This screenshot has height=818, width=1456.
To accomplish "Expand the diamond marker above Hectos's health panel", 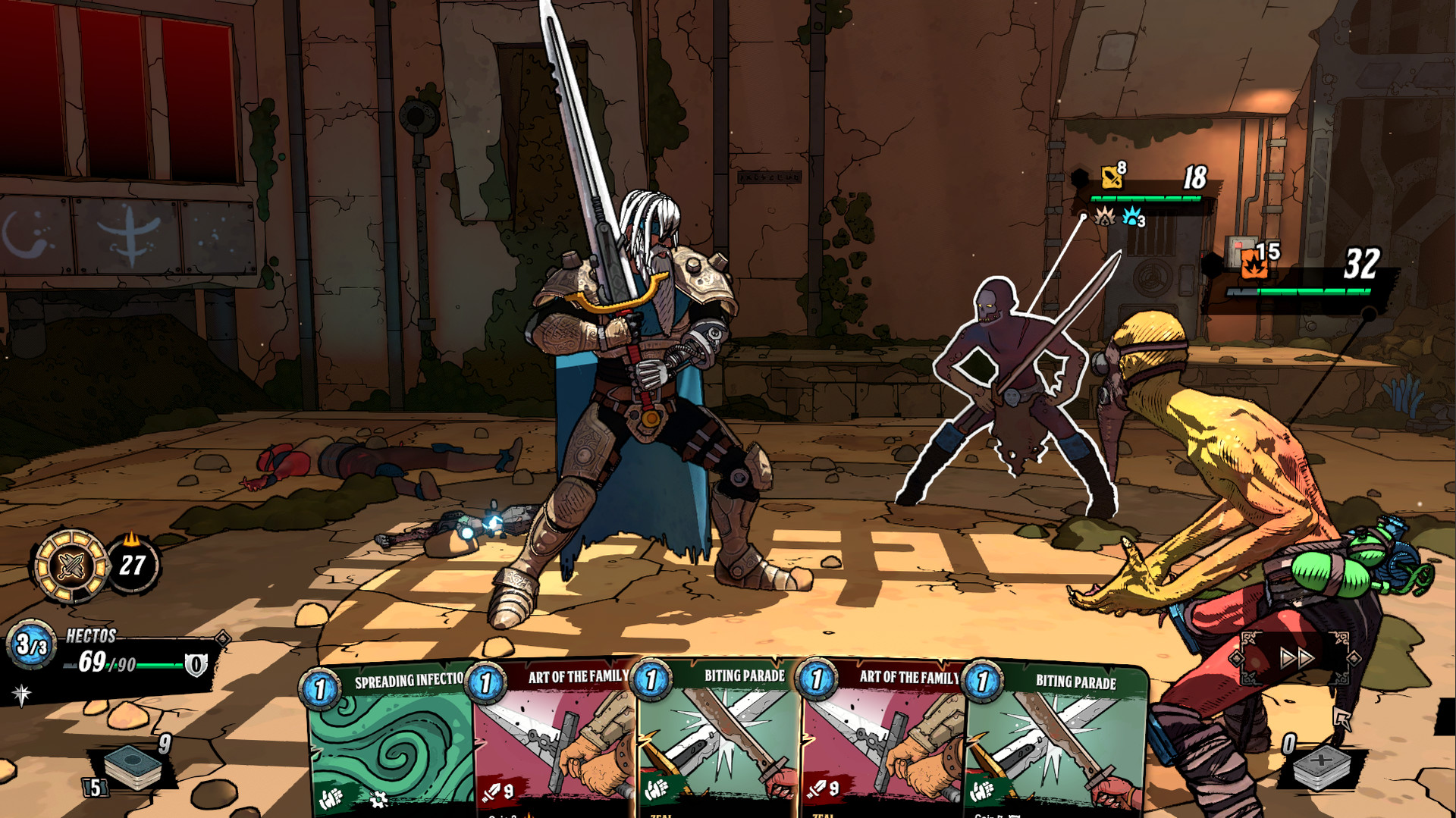I will [221, 639].
